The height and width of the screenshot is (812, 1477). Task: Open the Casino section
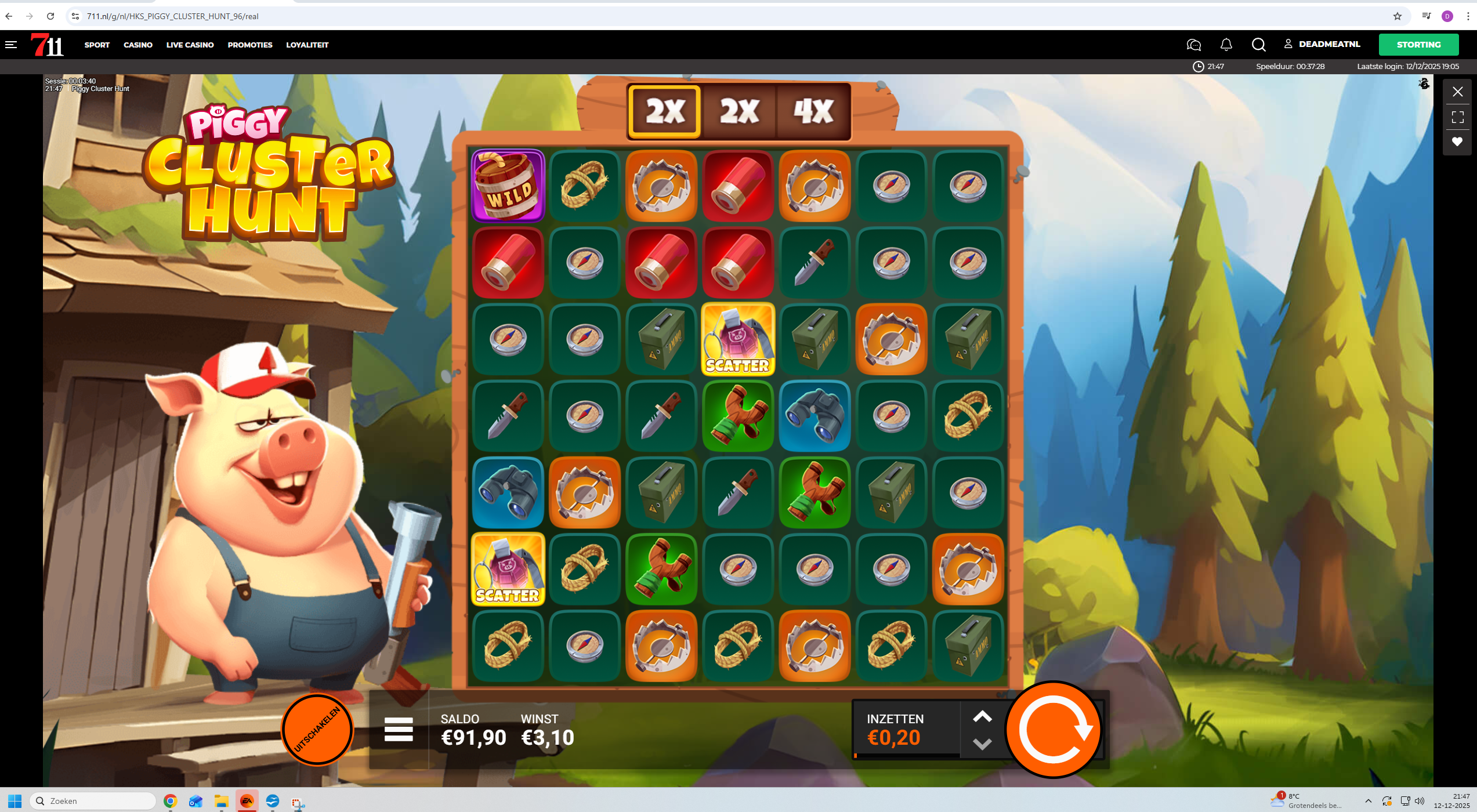pos(138,45)
